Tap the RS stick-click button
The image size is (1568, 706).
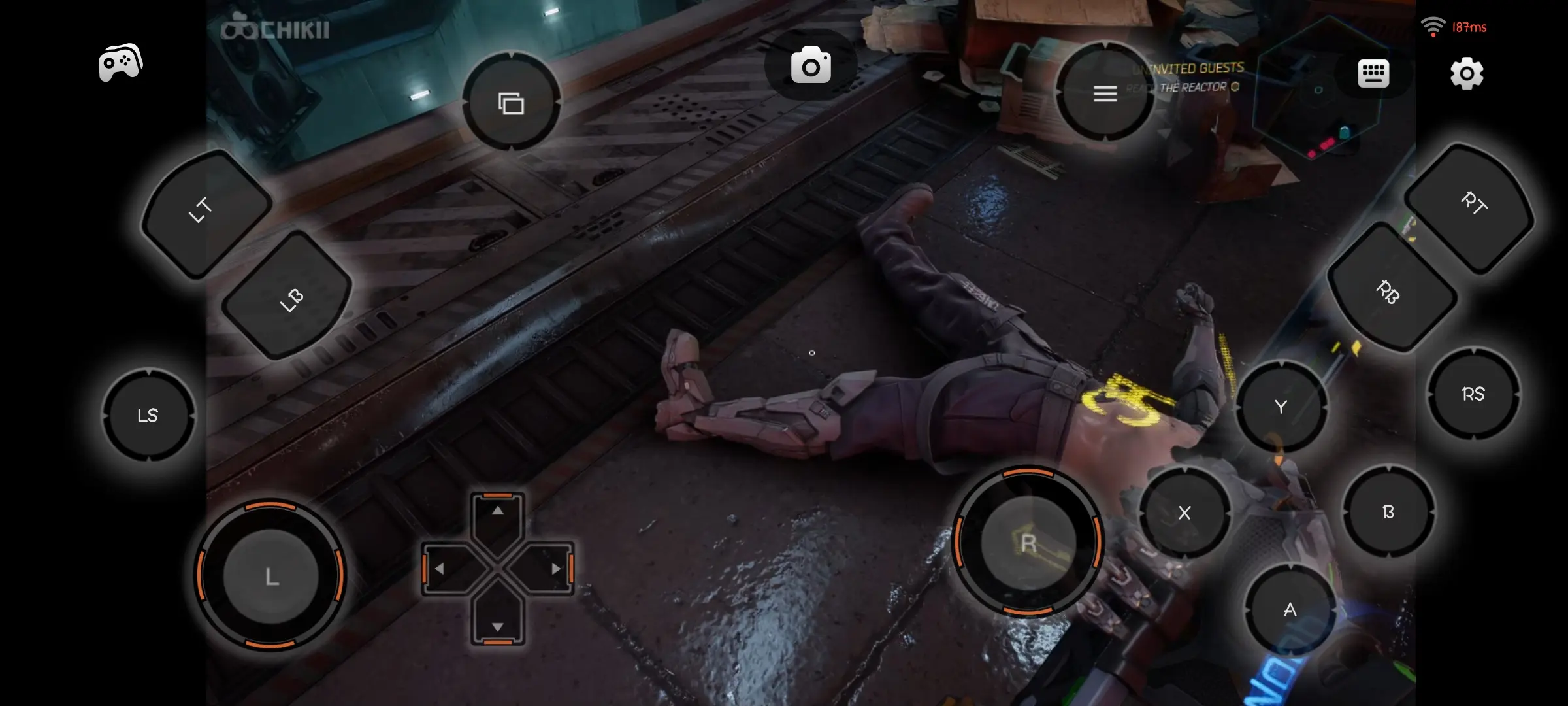click(x=1473, y=394)
